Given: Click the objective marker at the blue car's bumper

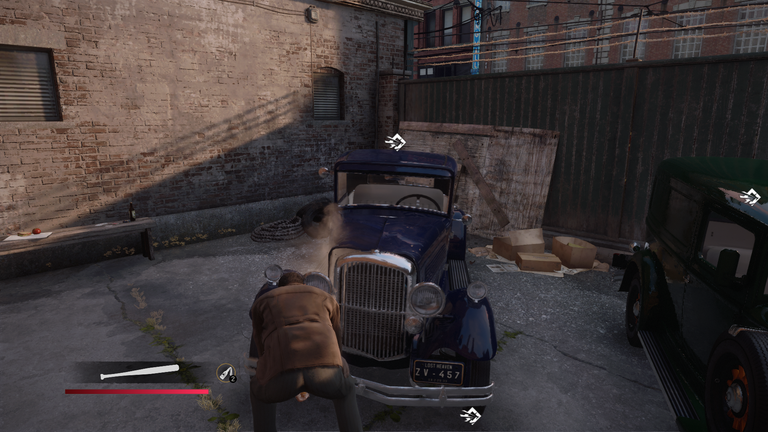Looking at the screenshot, I should click(469, 415).
